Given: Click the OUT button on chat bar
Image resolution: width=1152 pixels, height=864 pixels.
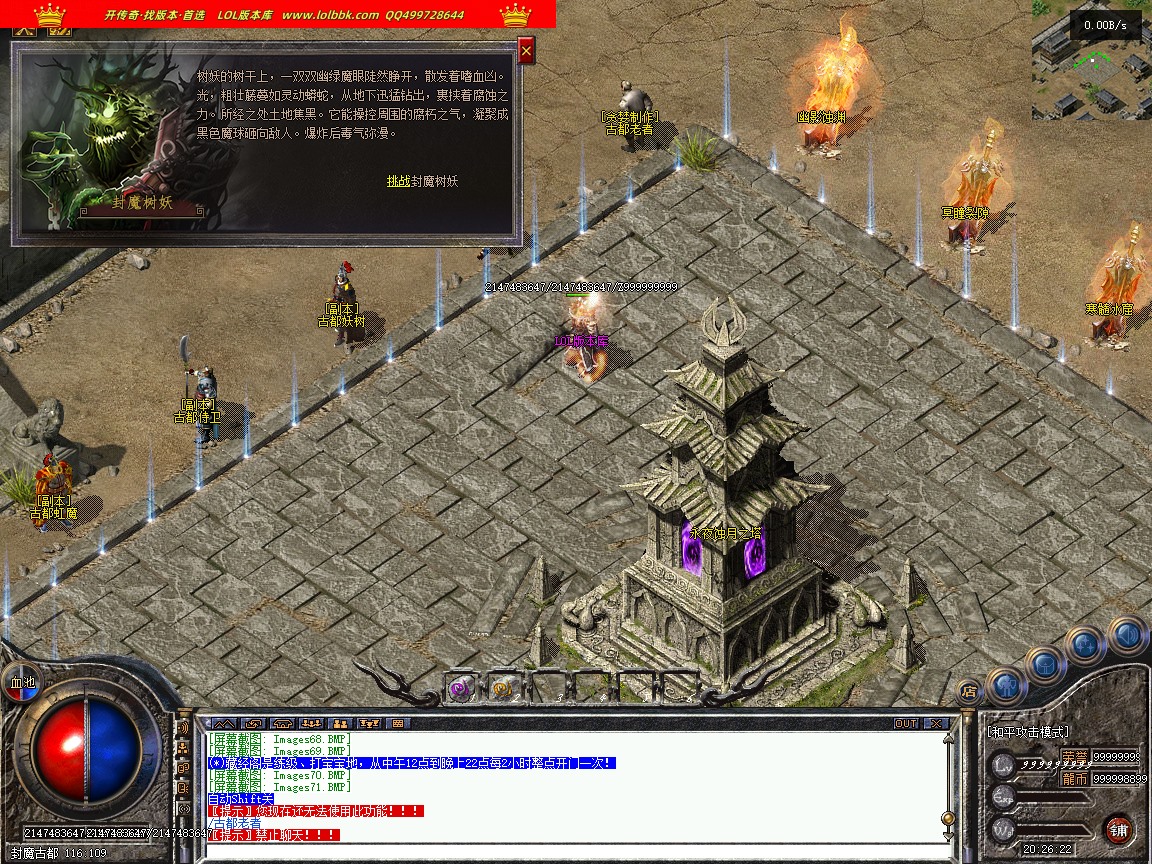Looking at the screenshot, I should pos(905,723).
